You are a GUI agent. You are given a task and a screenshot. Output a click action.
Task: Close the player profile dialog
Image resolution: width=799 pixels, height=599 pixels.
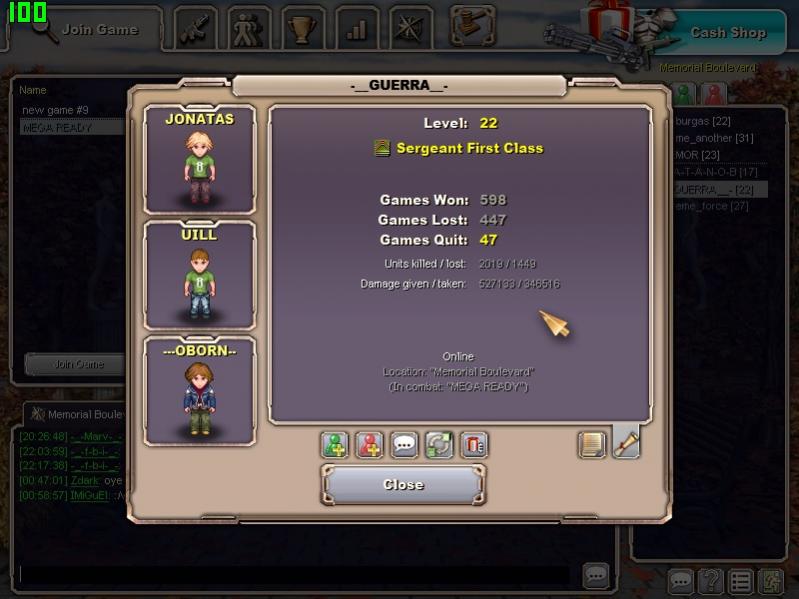[x=403, y=485]
